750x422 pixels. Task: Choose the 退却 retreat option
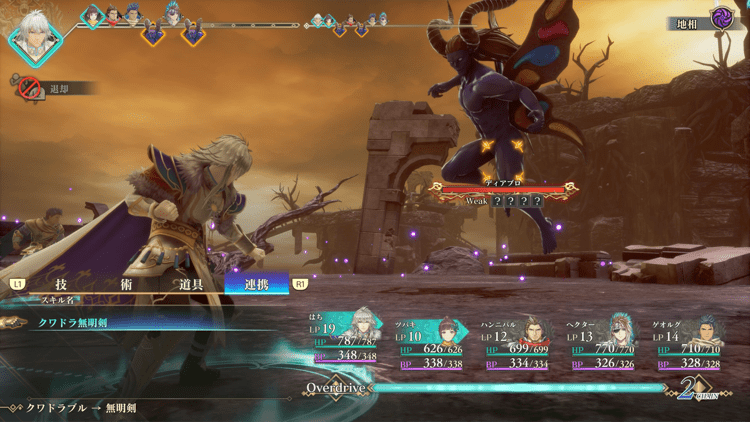pyautogui.click(x=52, y=88)
